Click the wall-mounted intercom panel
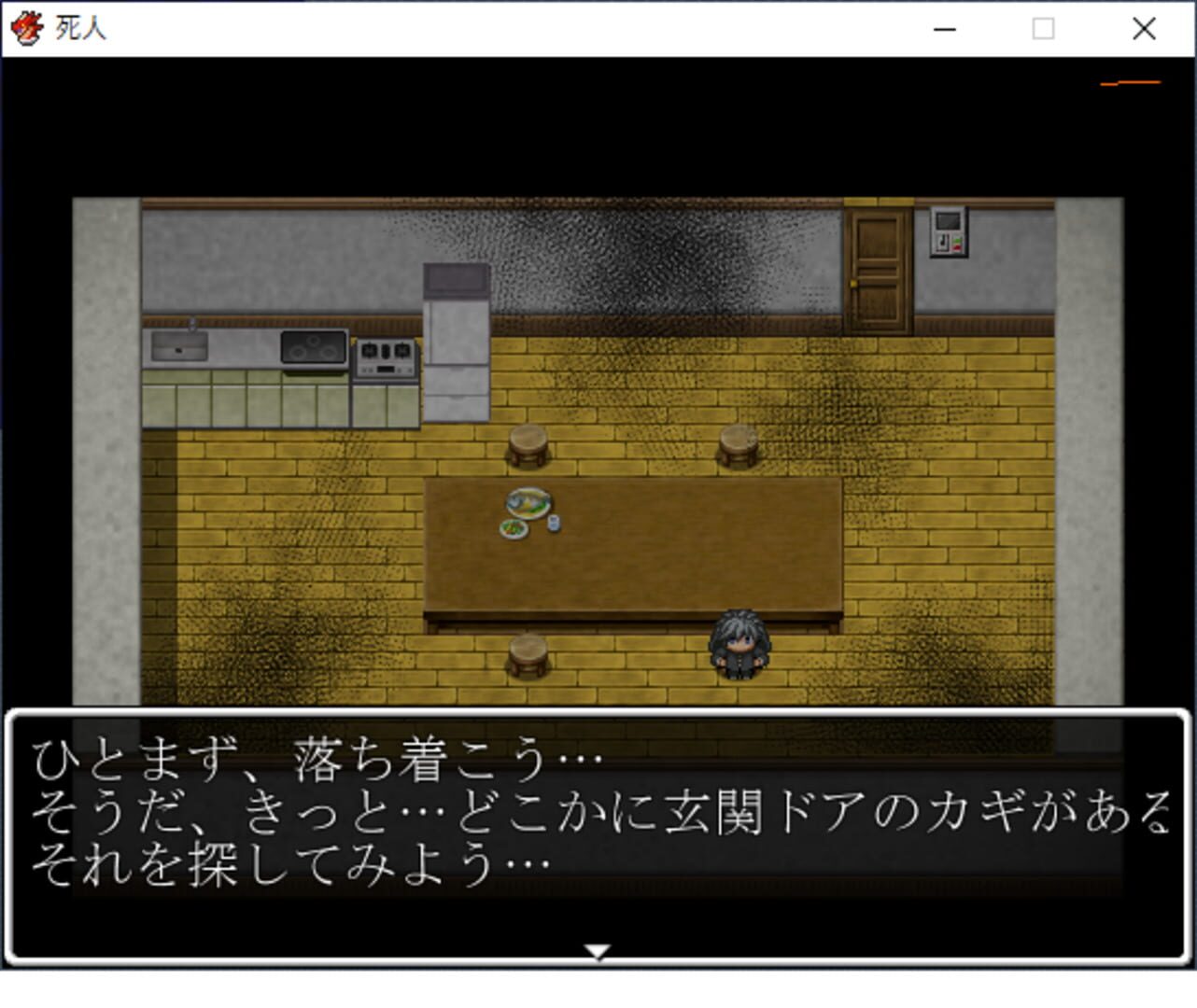The height and width of the screenshot is (1008, 1197). point(948,231)
